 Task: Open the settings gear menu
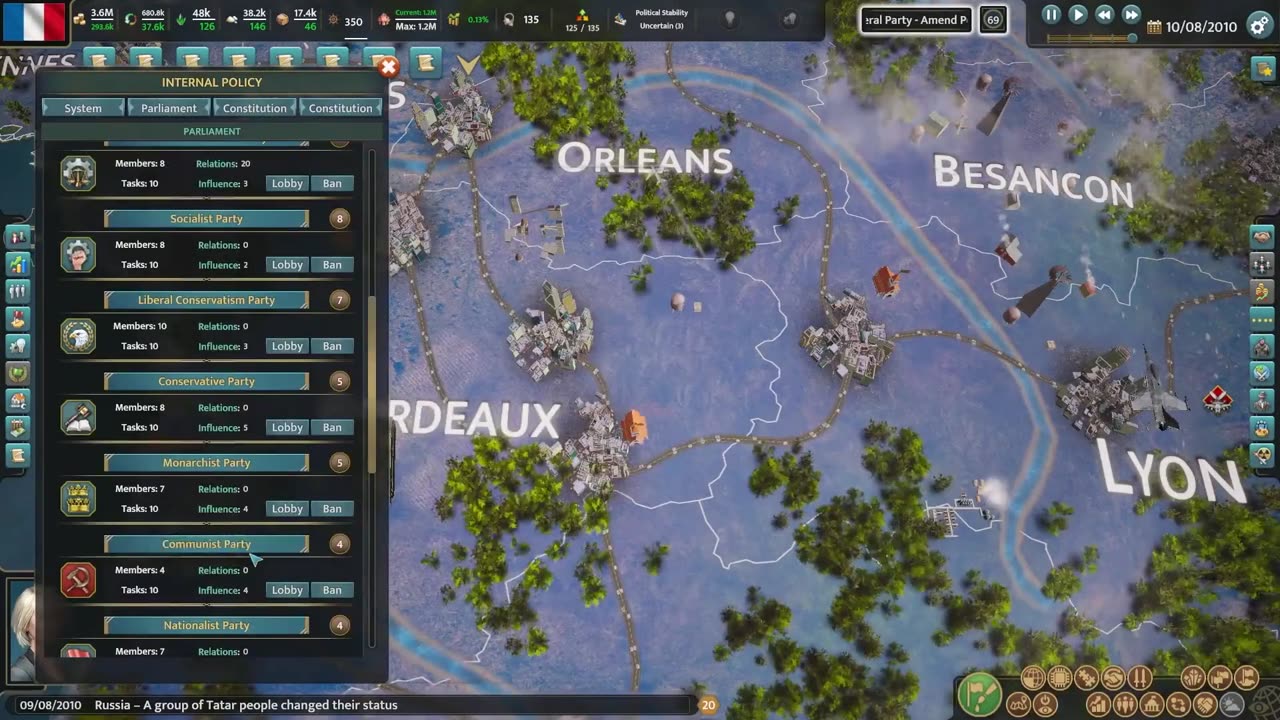[1260, 26]
